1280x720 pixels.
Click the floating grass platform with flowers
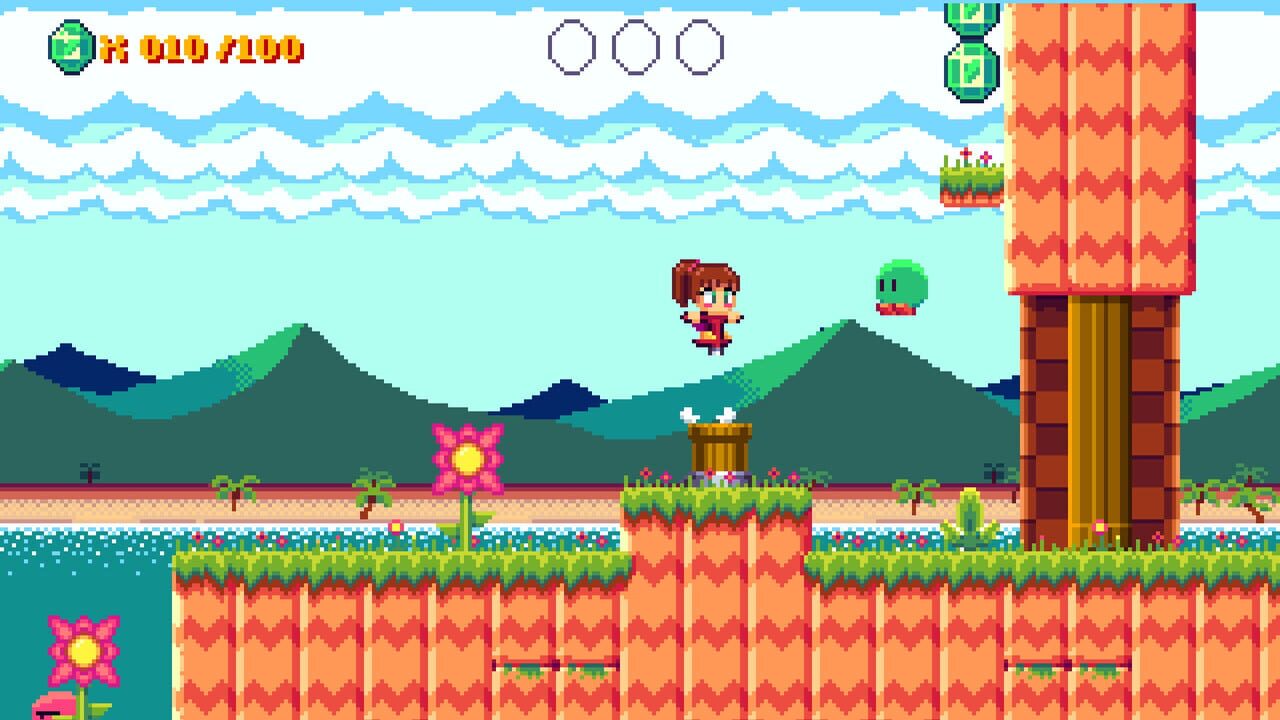[972, 178]
